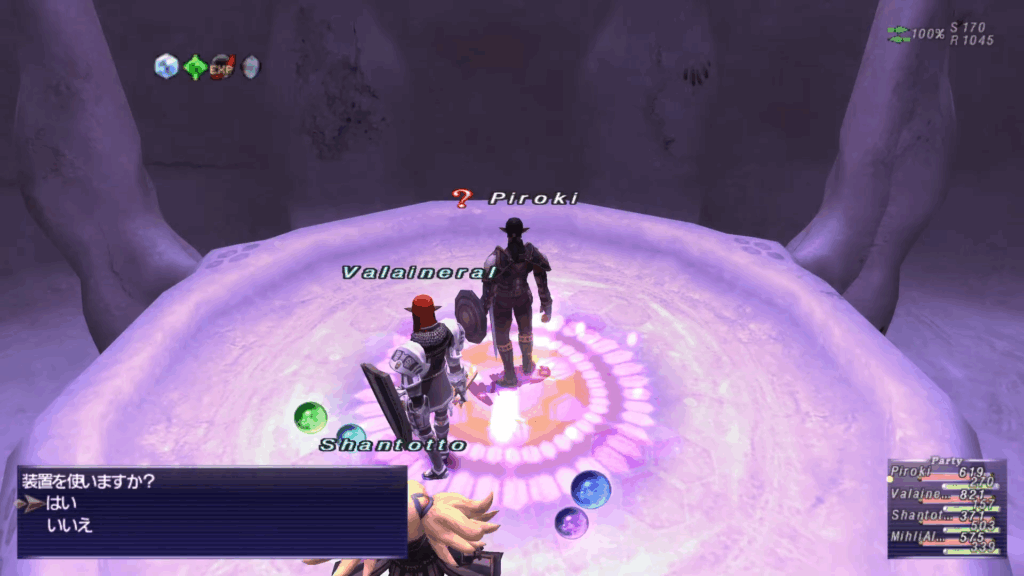
Task: Click the green diamond status icon
Action: (194, 67)
